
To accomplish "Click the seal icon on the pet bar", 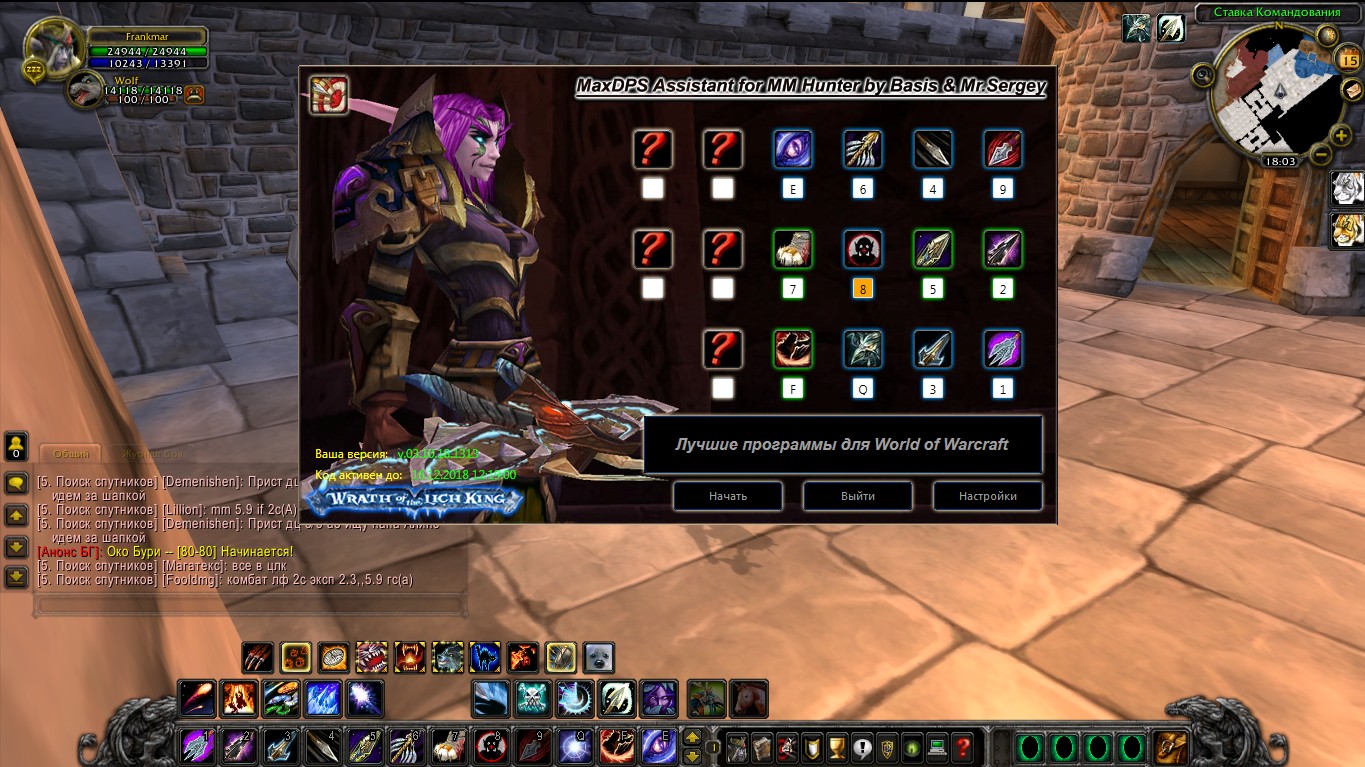I will [x=599, y=657].
